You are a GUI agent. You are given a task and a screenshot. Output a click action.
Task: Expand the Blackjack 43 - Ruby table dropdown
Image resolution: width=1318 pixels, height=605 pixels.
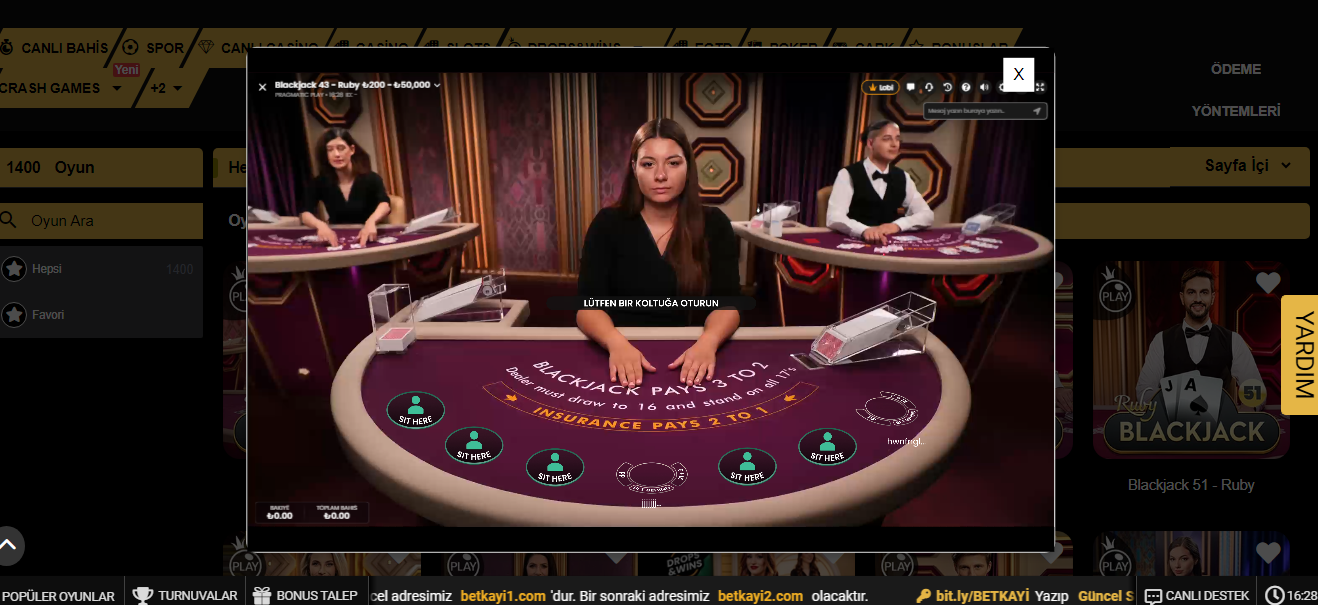(x=437, y=85)
